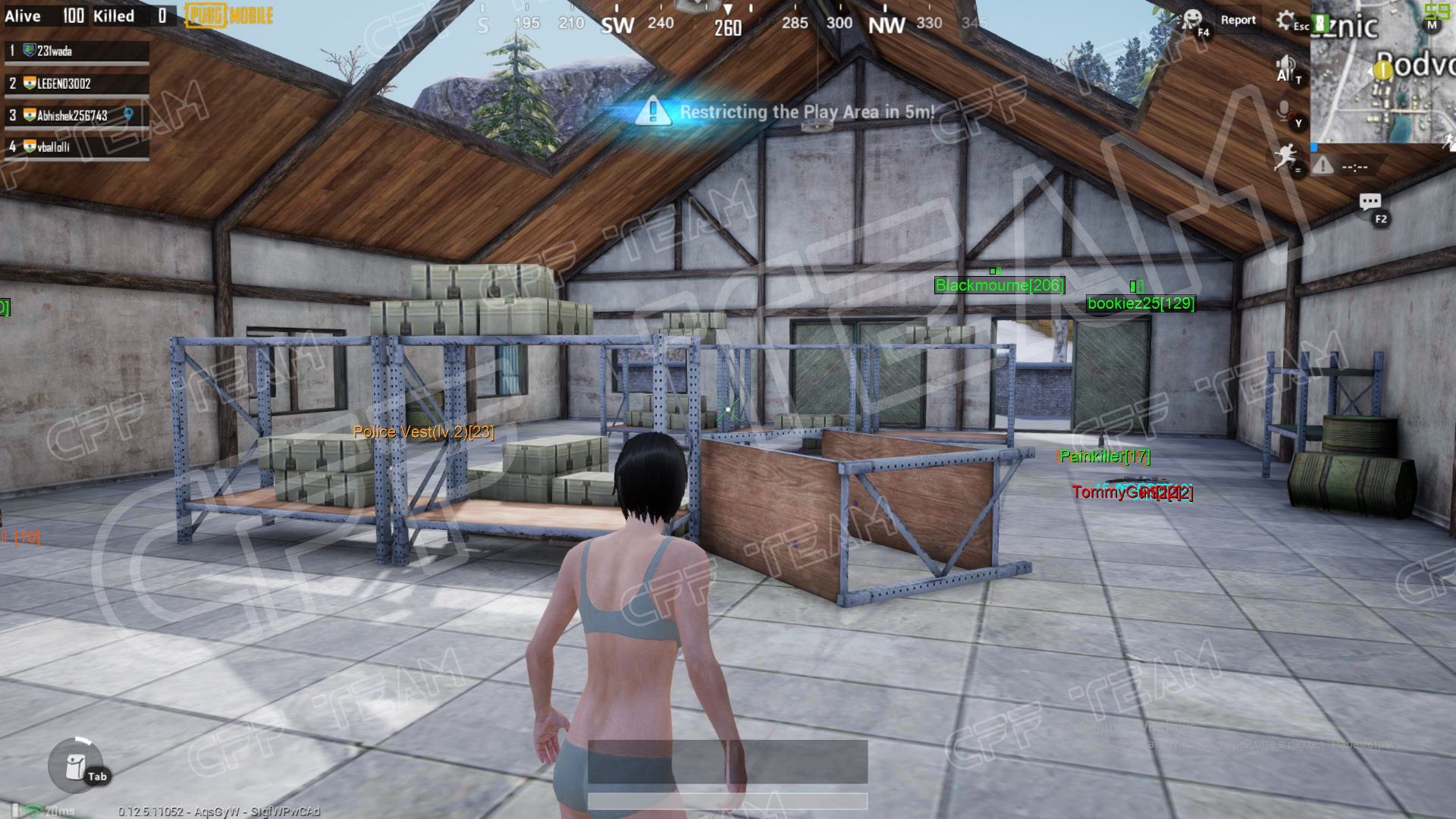Toggle the speaker voice channel icon

click(x=1285, y=68)
